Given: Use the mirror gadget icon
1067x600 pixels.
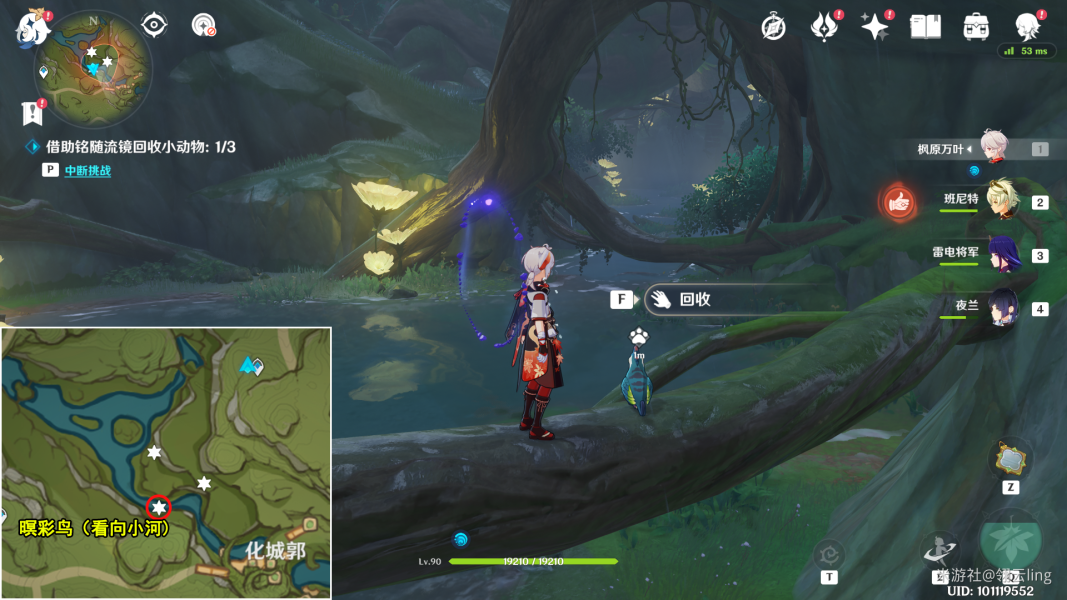Looking at the screenshot, I should coord(1010,459).
